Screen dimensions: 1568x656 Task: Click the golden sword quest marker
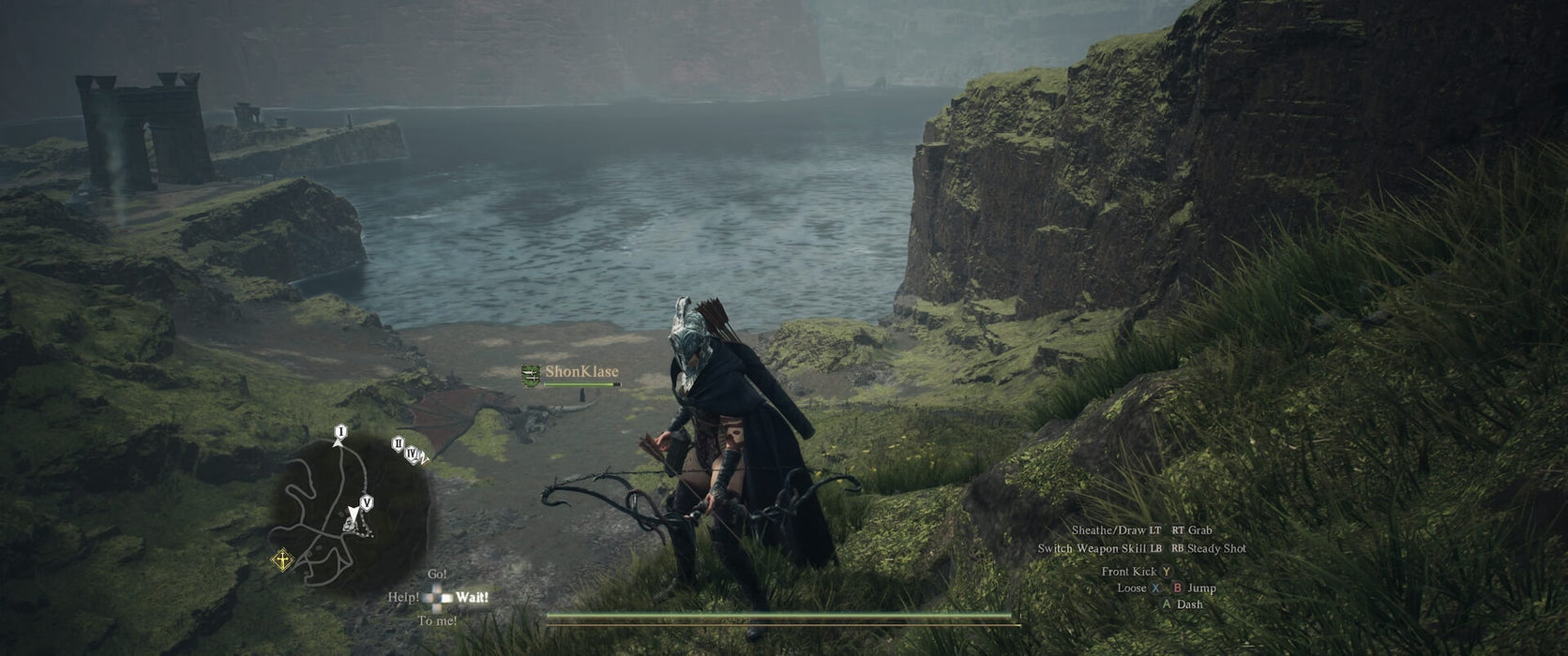280,560
